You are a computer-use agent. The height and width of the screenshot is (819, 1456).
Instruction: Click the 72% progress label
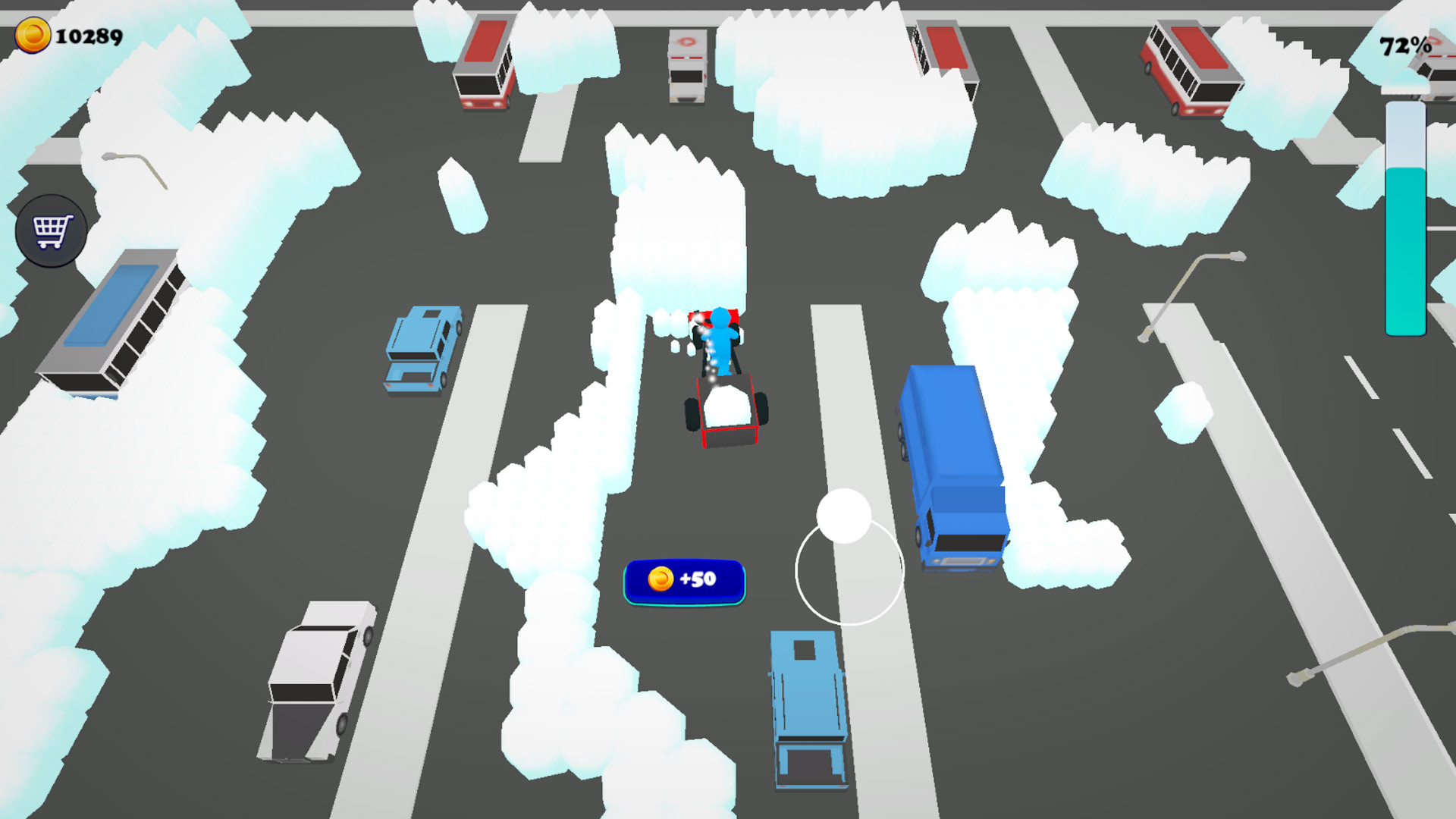pos(1404,44)
